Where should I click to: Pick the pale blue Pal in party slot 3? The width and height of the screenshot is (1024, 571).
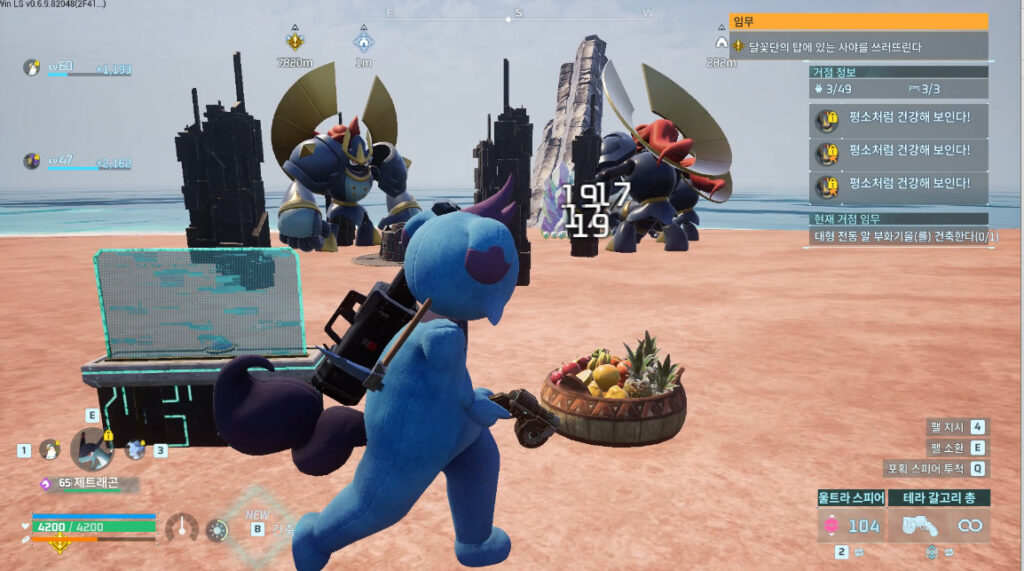135,449
